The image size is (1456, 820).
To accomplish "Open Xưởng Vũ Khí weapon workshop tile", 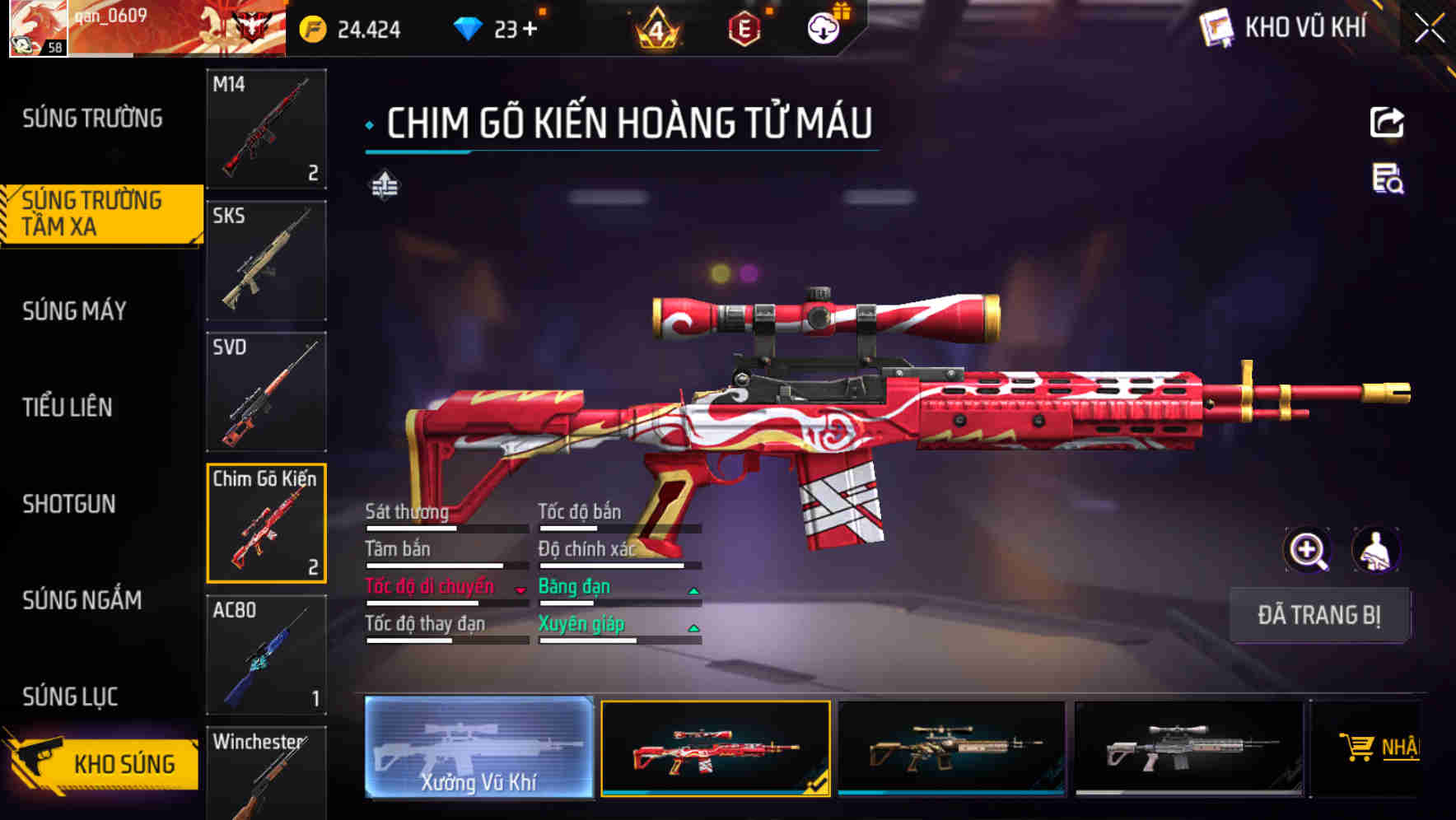I will [x=478, y=749].
